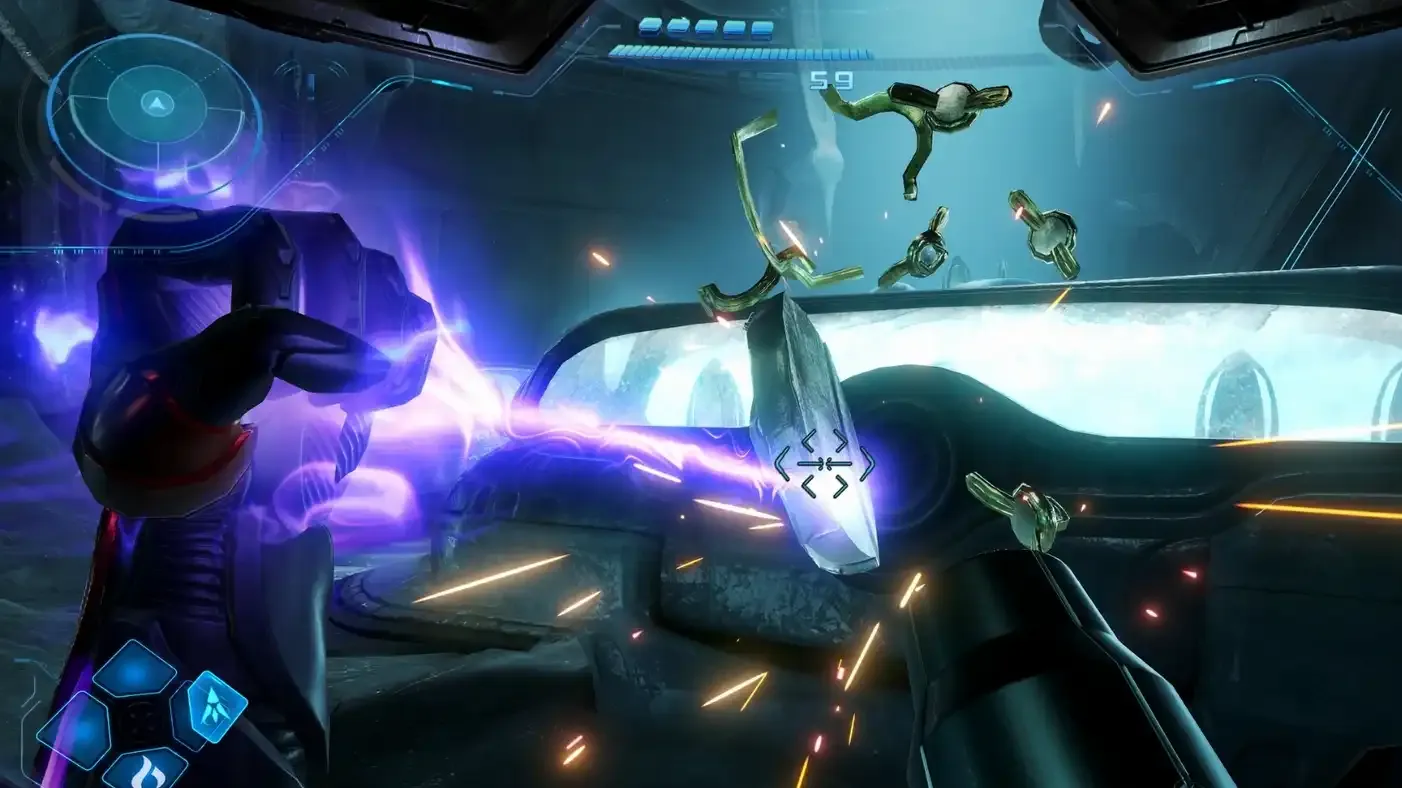Click the top diamond of the beam selector
1402x788 pixels.
[136, 671]
